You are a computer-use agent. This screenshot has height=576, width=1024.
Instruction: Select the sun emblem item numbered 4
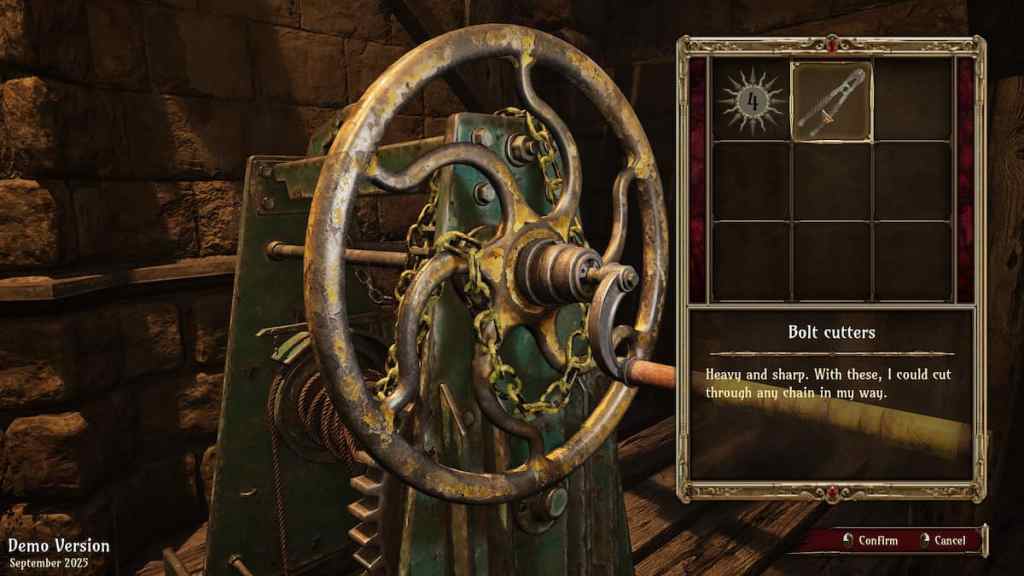tap(751, 101)
